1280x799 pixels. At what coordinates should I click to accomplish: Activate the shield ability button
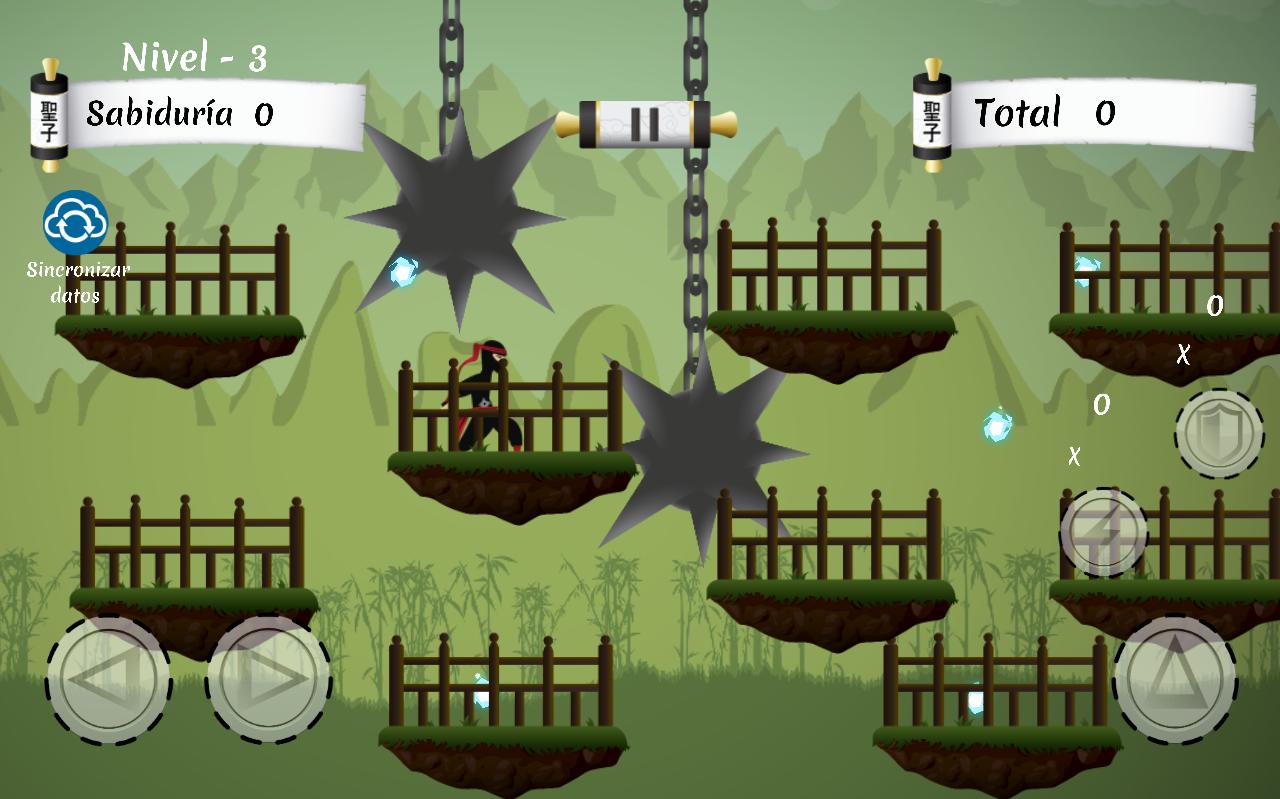point(1219,433)
